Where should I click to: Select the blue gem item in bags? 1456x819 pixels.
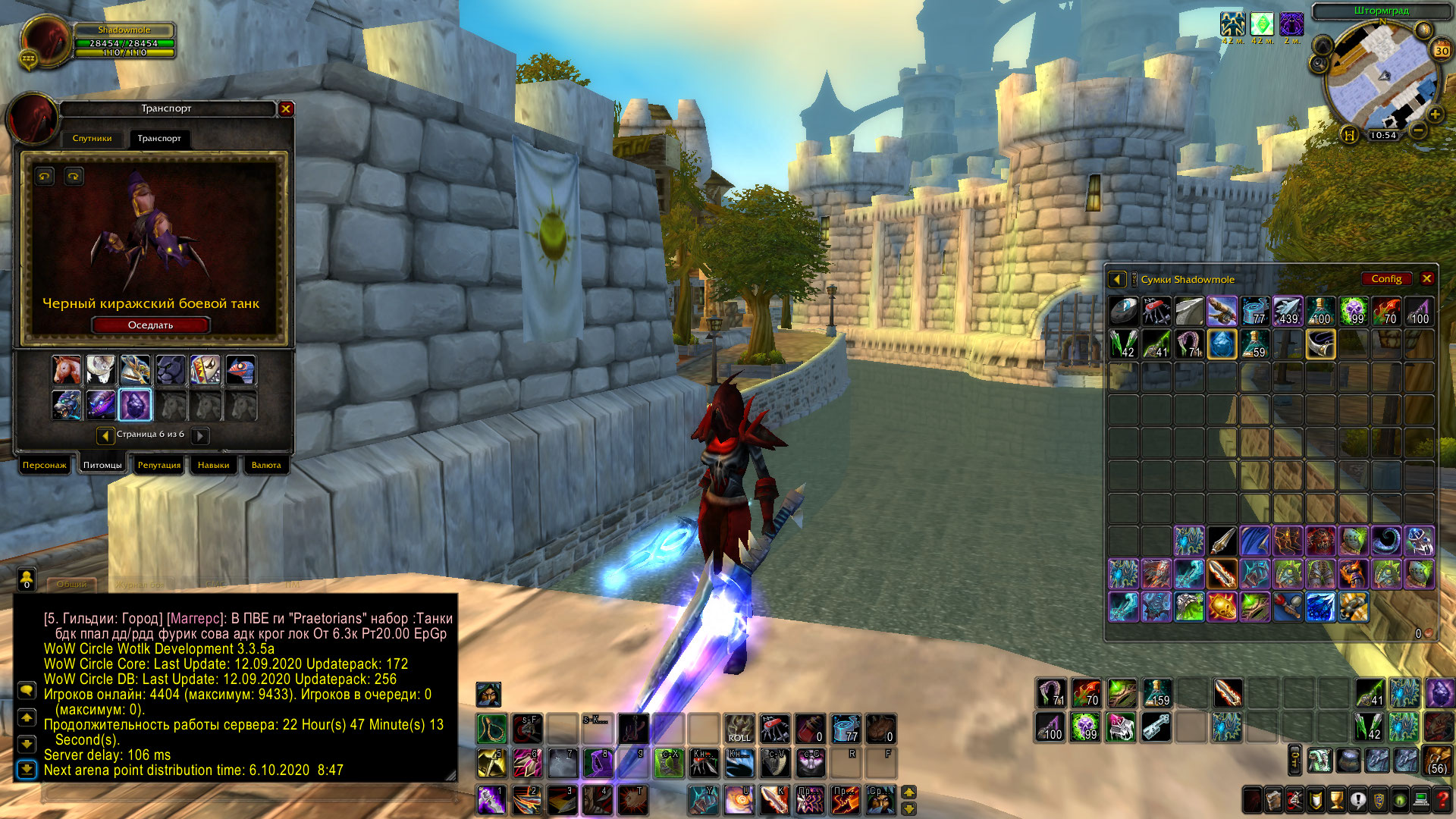tap(1222, 344)
